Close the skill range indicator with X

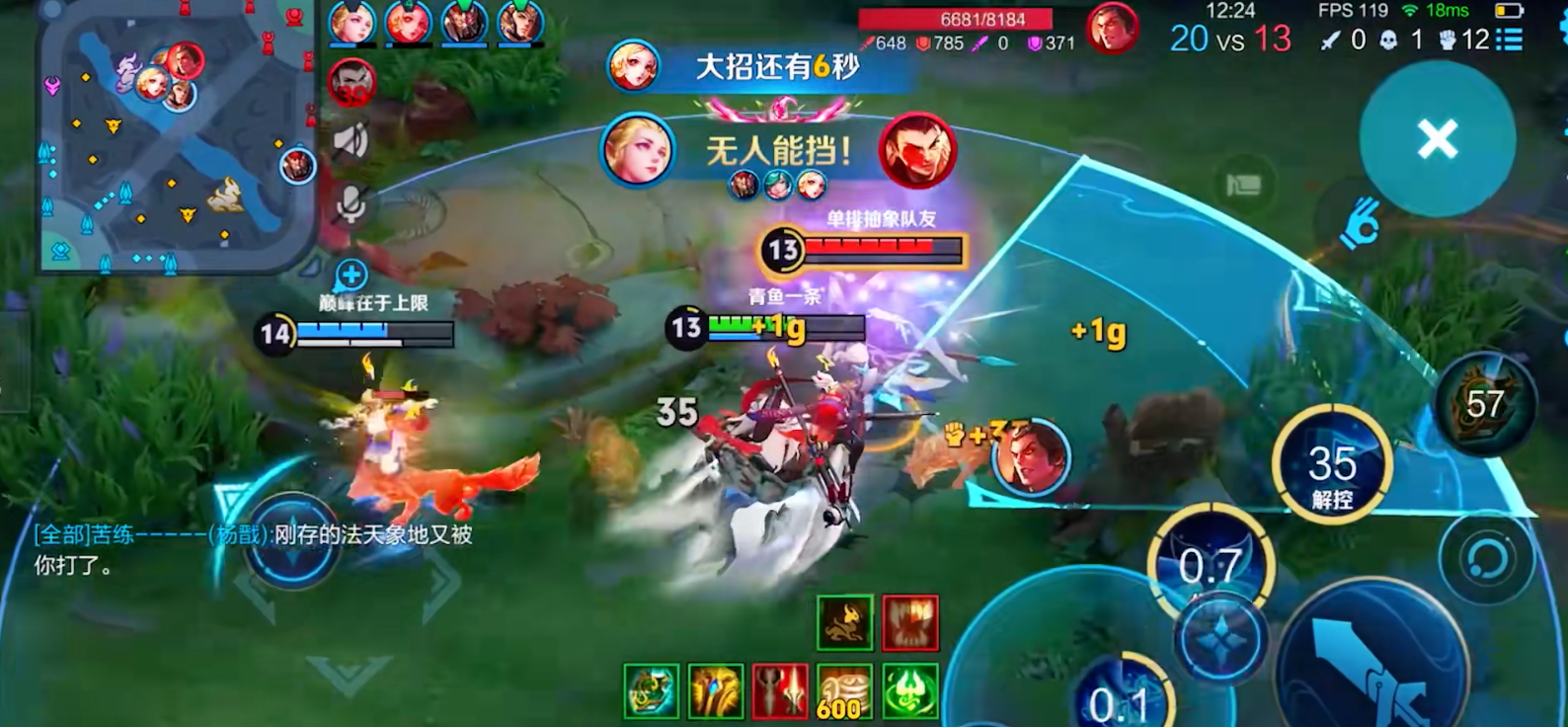coord(1437,139)
